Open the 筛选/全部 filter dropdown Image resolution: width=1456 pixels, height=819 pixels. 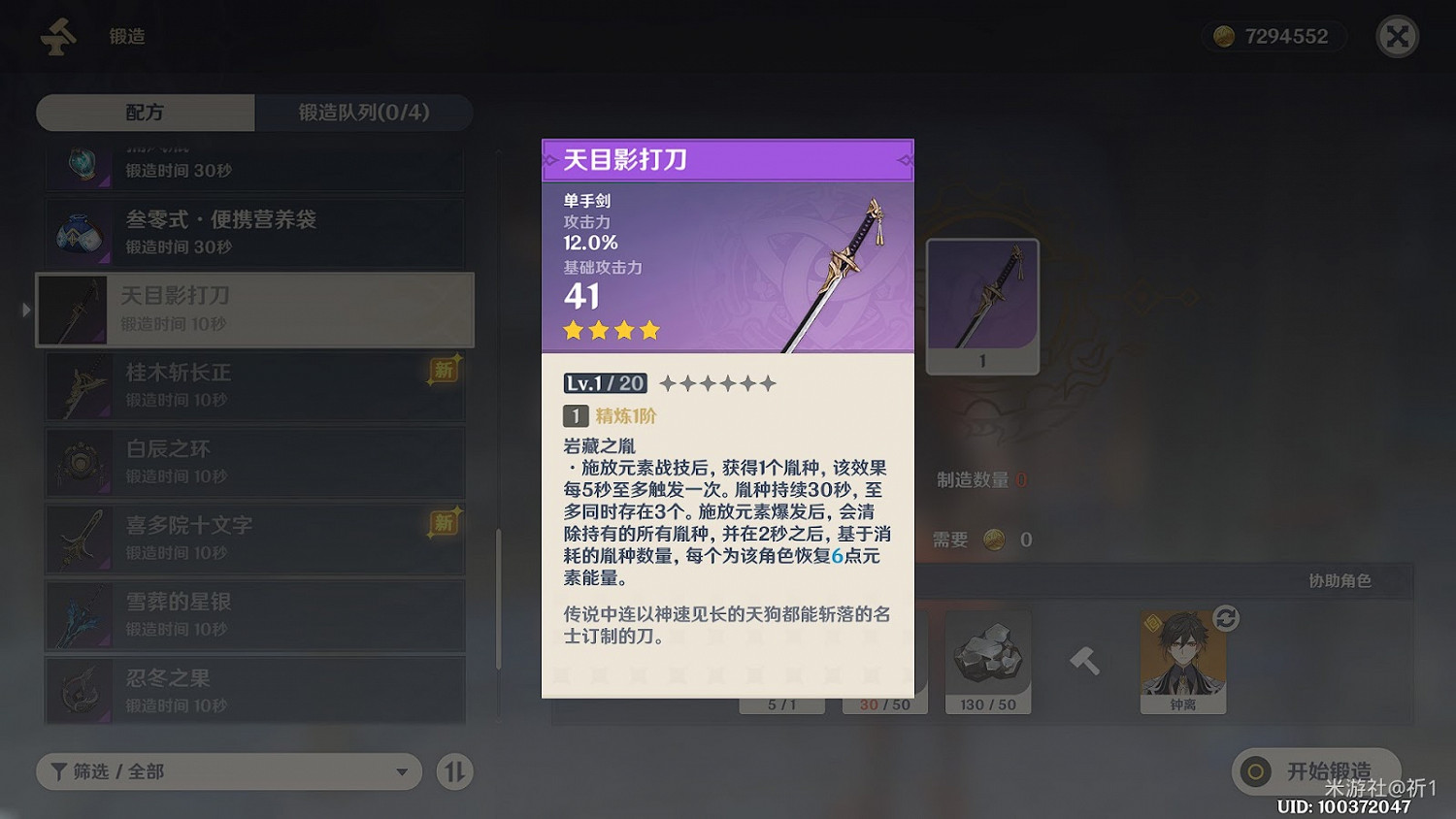point(228,771)
